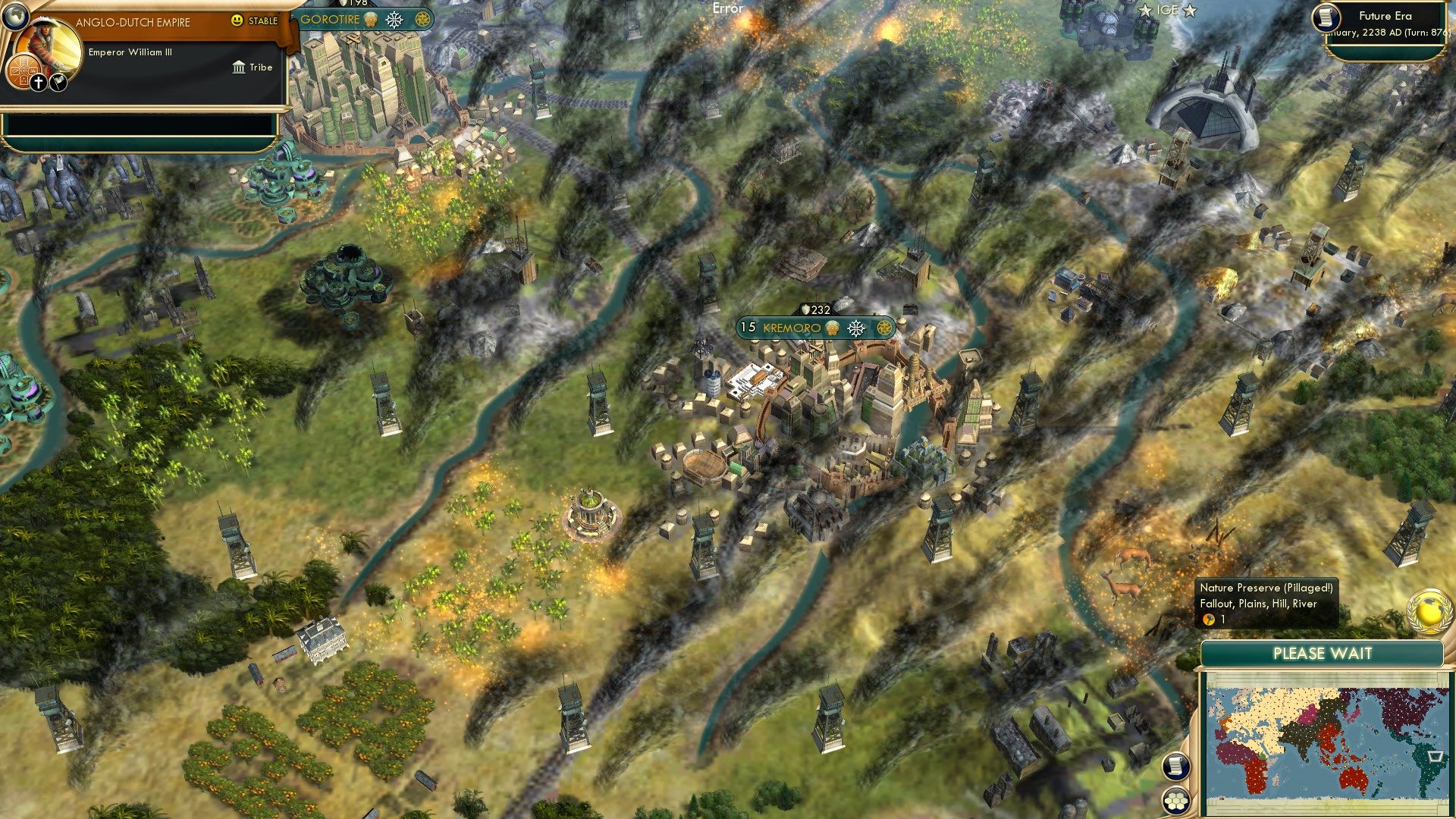Viewport: 1456px width, 819px height.
Task: Open the Social Policies circular icon
Action: pos(24,71)
